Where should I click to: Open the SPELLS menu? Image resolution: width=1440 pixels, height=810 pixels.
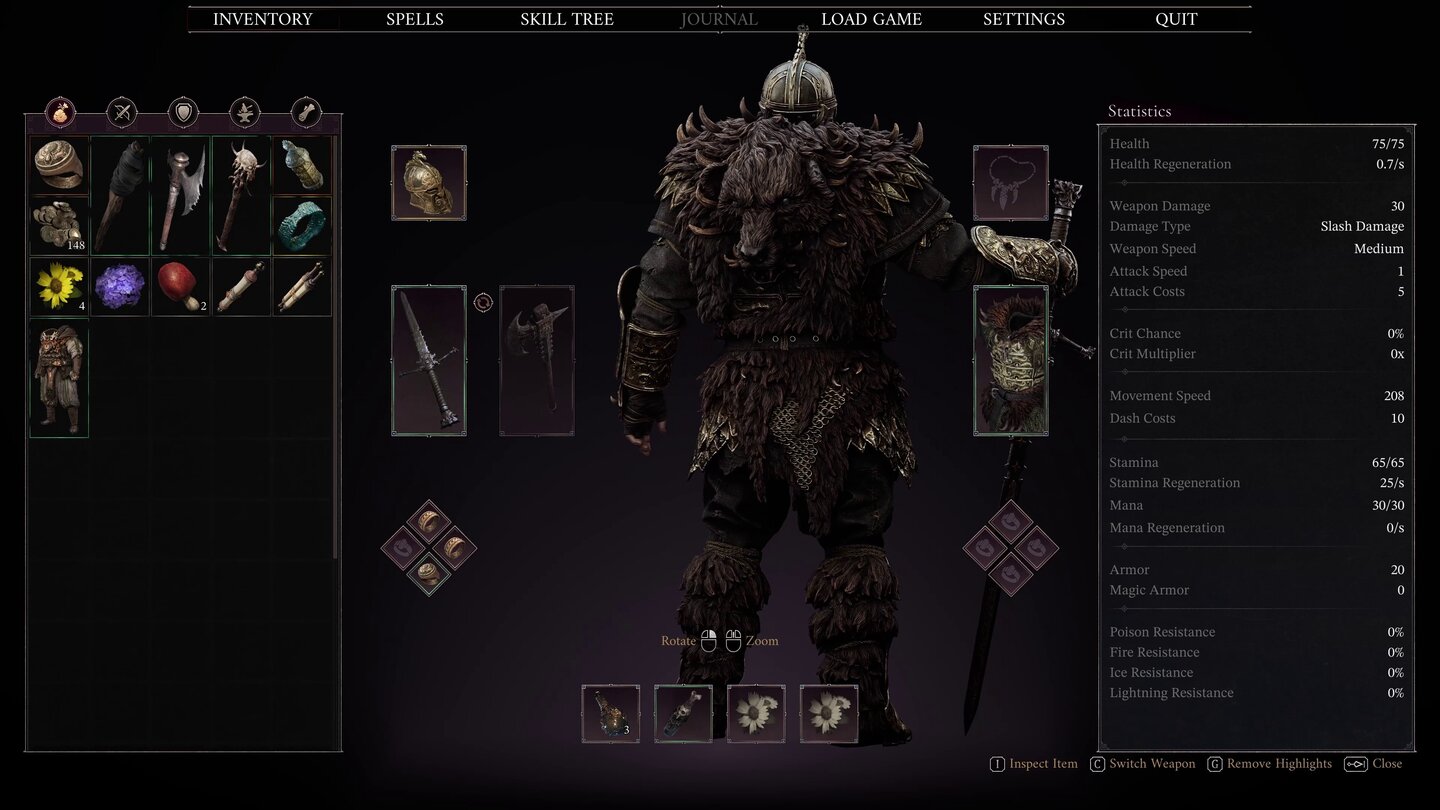coord(414,18)
